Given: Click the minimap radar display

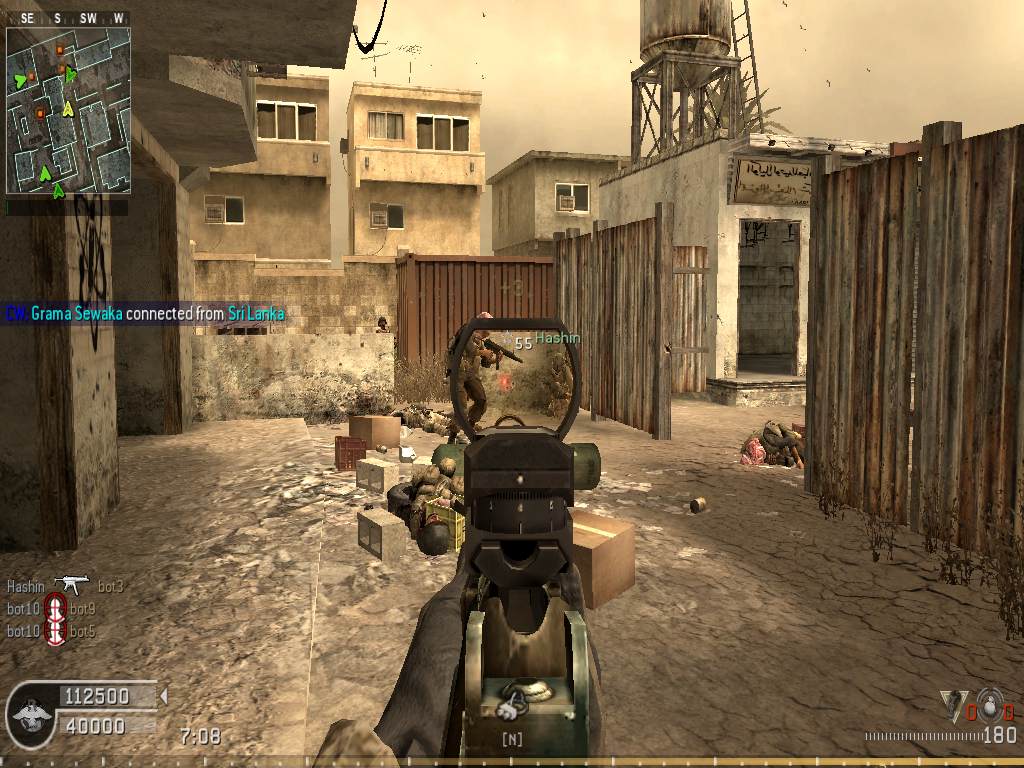Looking at the screenshot, I should click(x=68, y=110).
